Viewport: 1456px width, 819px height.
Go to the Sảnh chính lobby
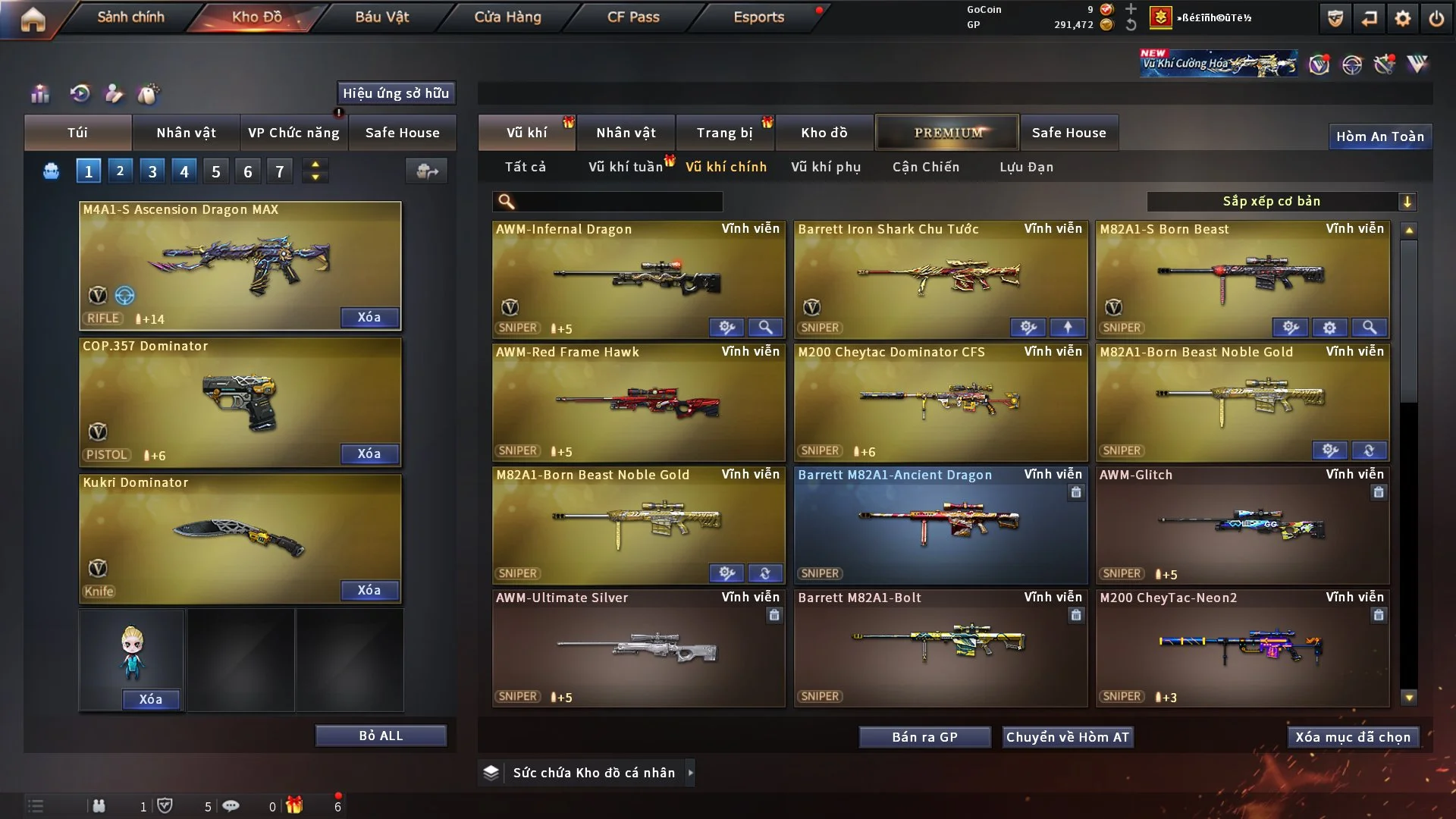pos(130,17)
